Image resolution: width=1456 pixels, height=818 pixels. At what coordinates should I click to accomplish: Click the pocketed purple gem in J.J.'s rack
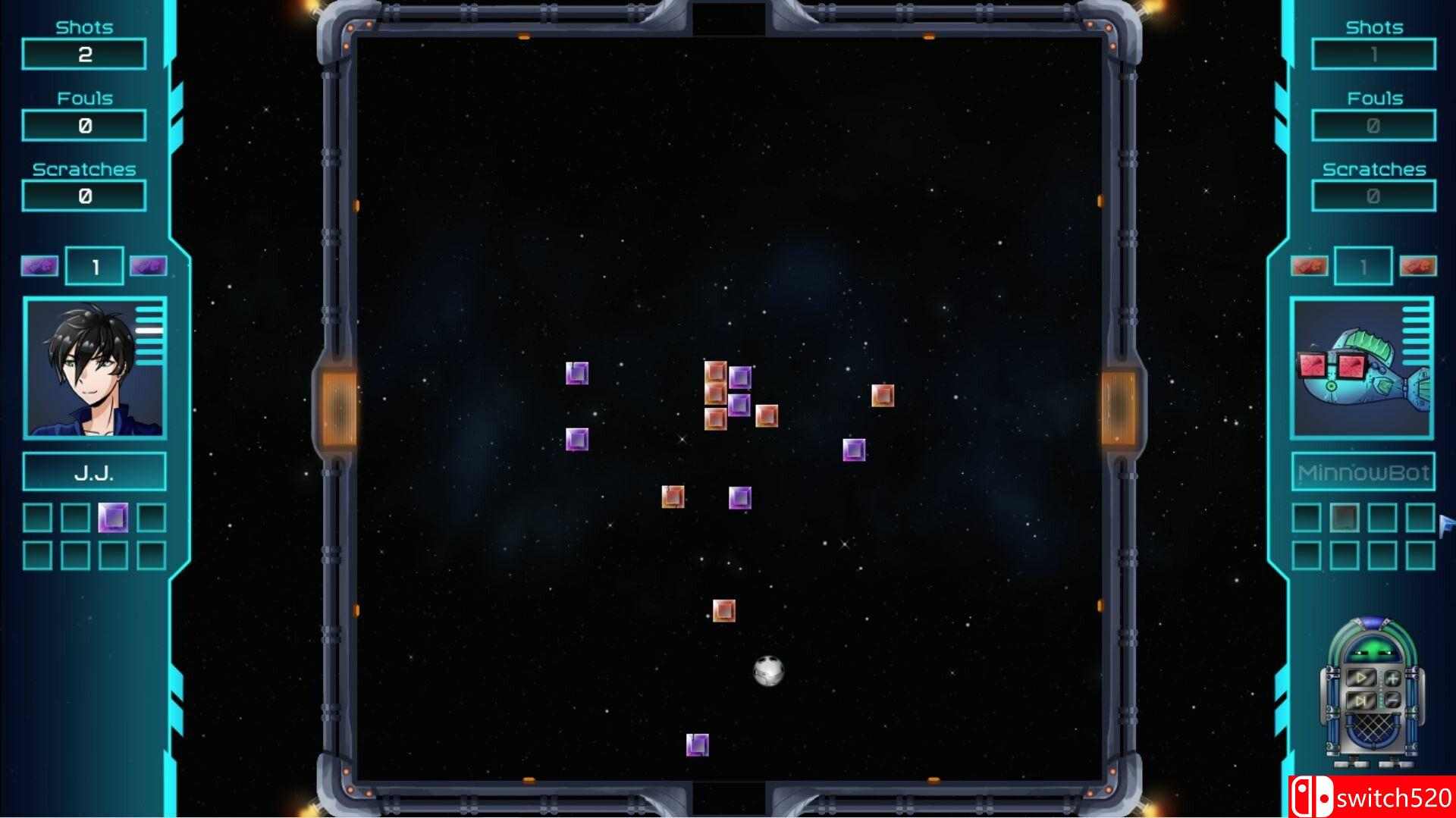tap(114, 519)
